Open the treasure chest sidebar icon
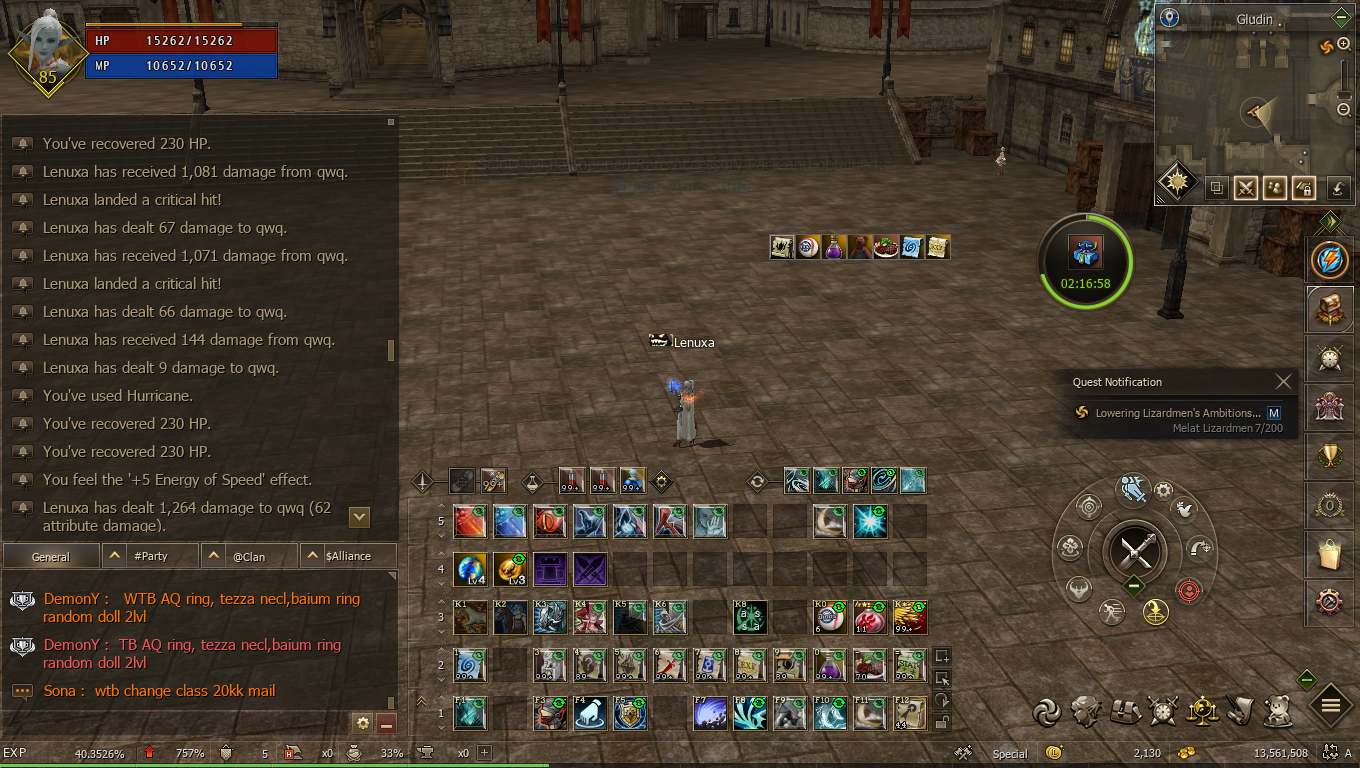Viewport: 1360px width, 768px height. tap(1331, 309)
